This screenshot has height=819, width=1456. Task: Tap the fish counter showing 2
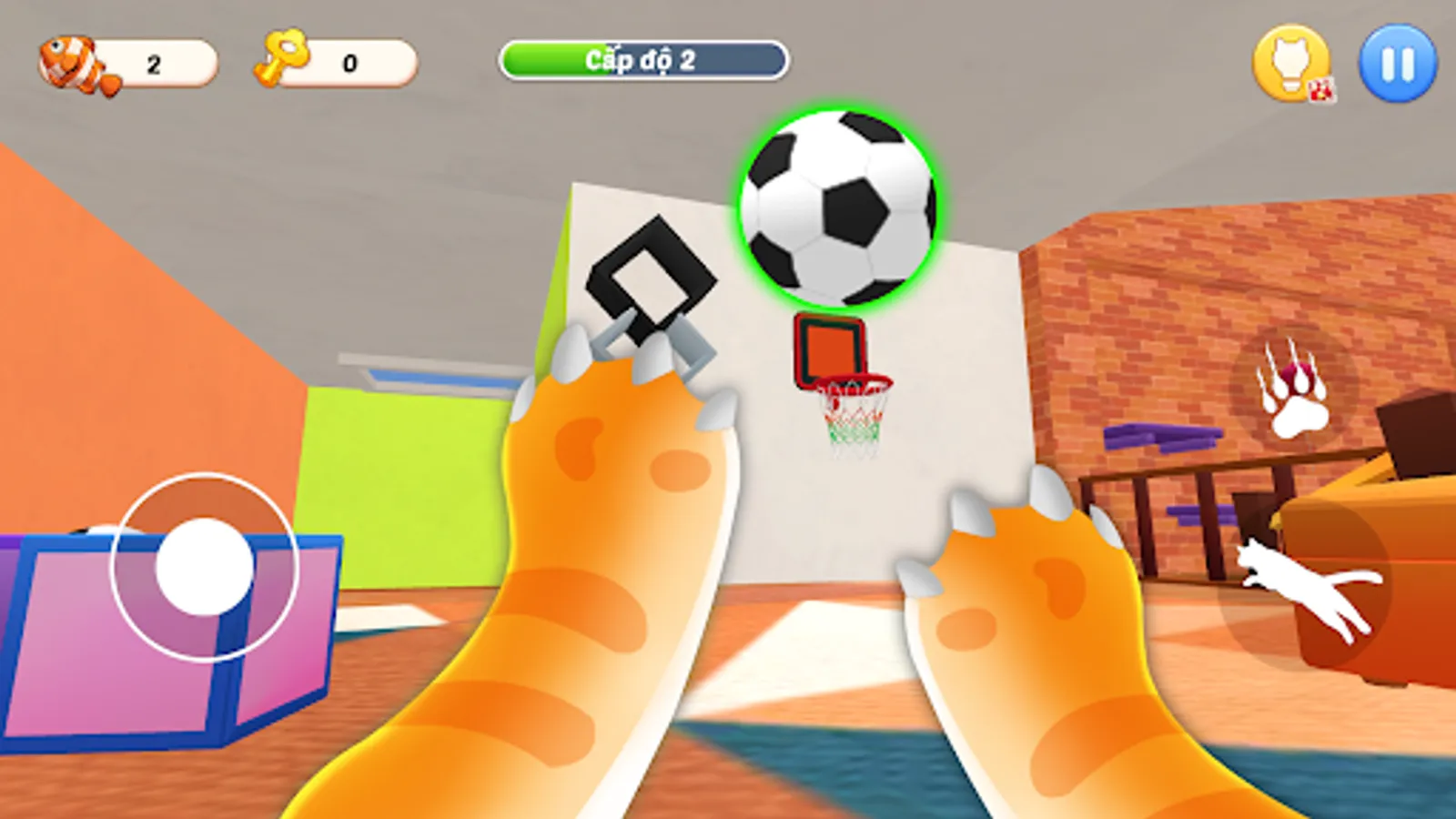(153, 61)
